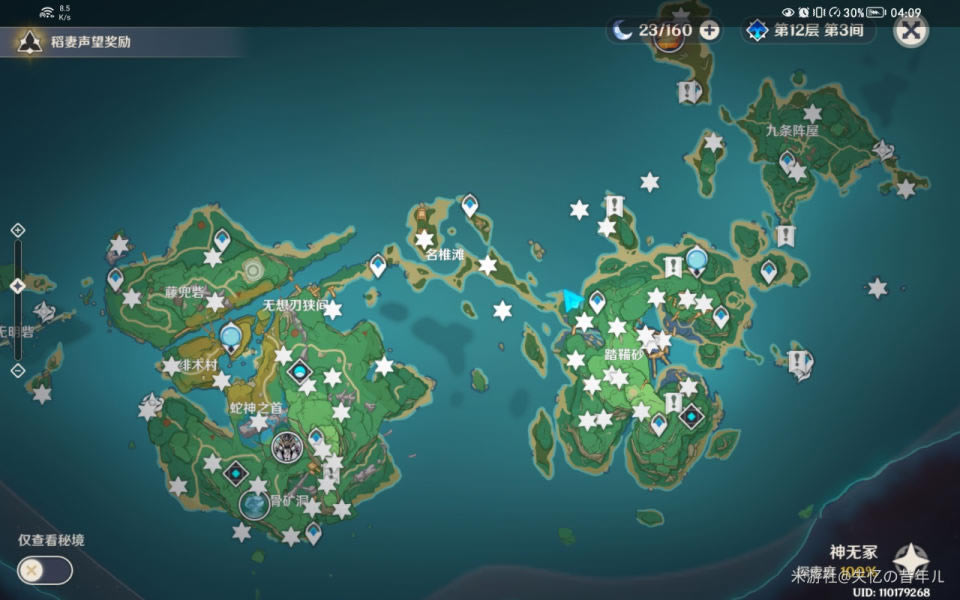Image resolution: width=960 pixels, height=600 pixels.
Task: Add resin with the plus button
Action: (x=709, y=30)
